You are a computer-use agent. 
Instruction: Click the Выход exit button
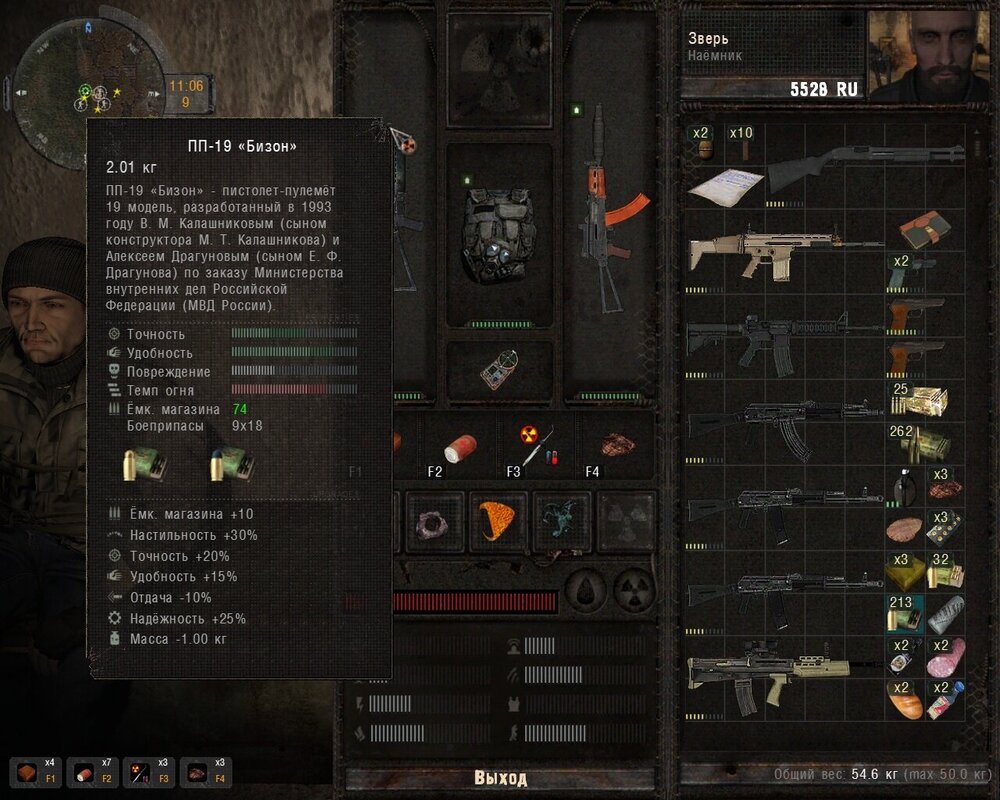point(500,778)
